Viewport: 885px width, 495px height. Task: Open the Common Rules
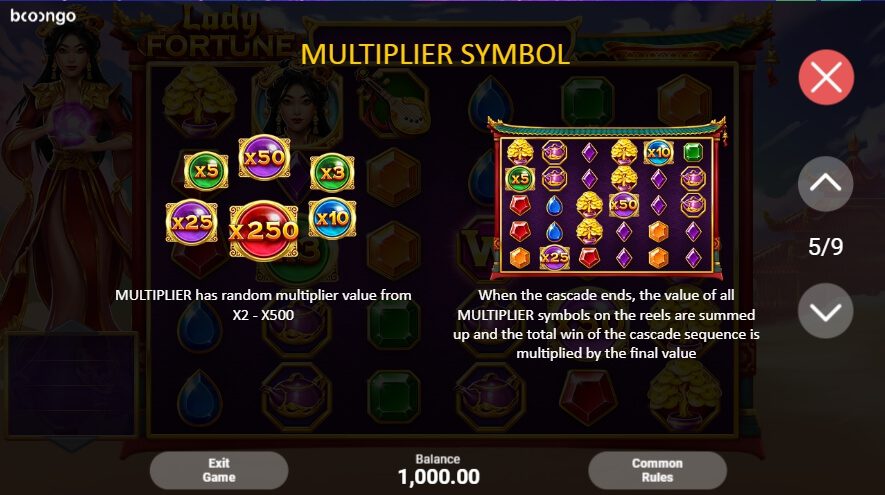pos(657,470)
